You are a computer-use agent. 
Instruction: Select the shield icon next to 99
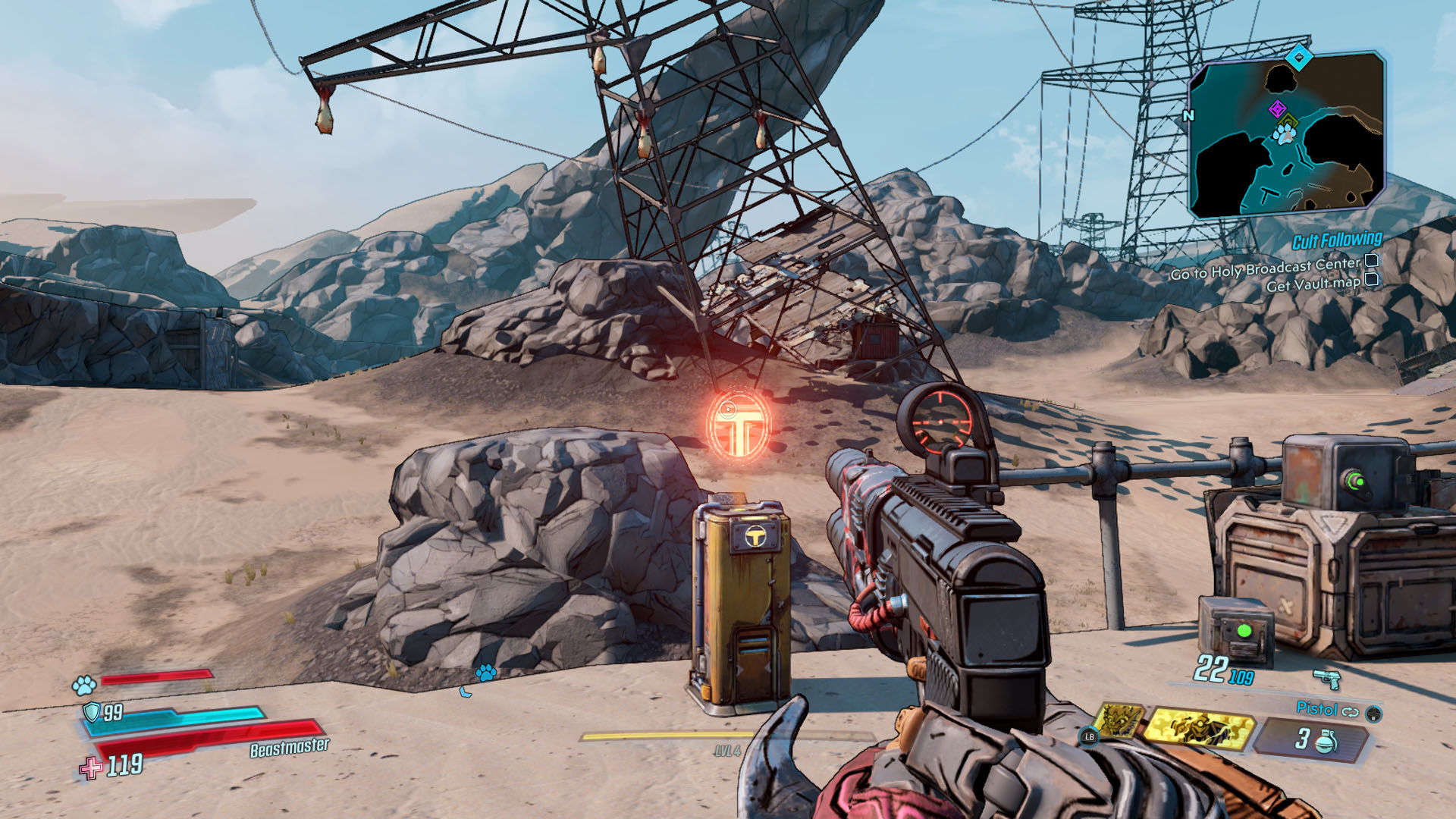pos(92,711)
